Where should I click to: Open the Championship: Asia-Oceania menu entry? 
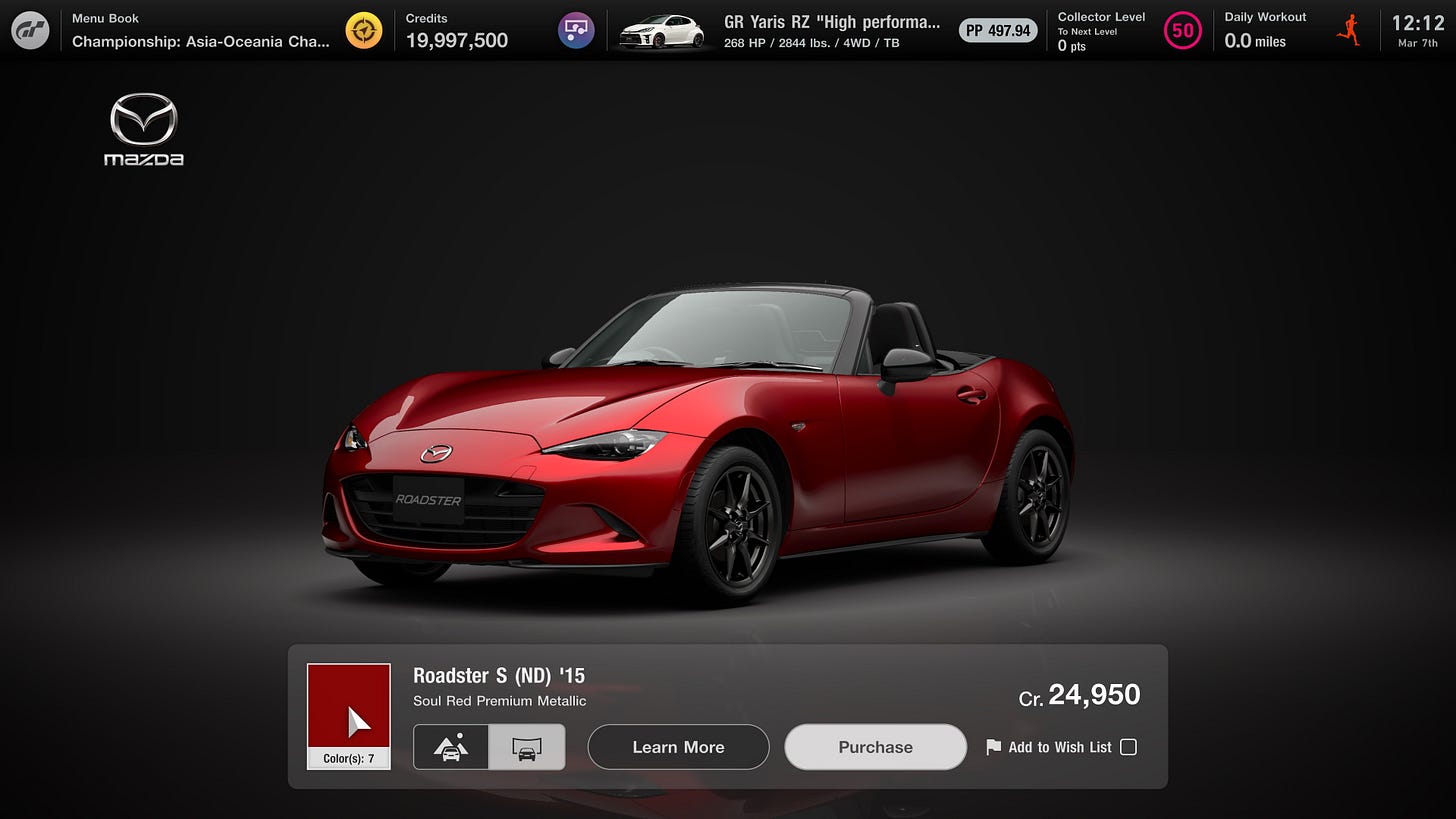(200, 39)
